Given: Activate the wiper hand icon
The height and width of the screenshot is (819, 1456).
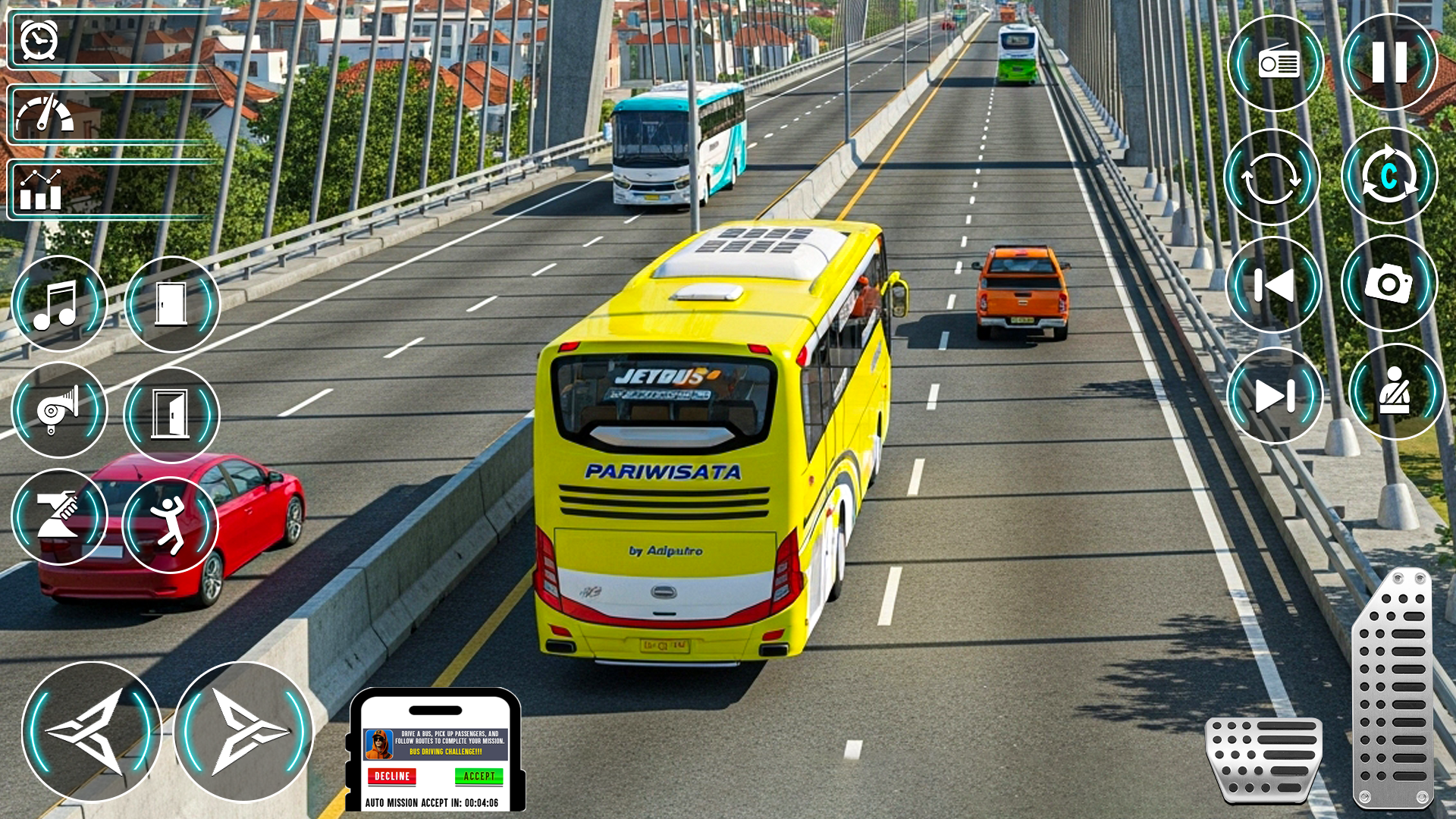Looking at the screenshot, I should pyautogui.click(x=59, y=517).
